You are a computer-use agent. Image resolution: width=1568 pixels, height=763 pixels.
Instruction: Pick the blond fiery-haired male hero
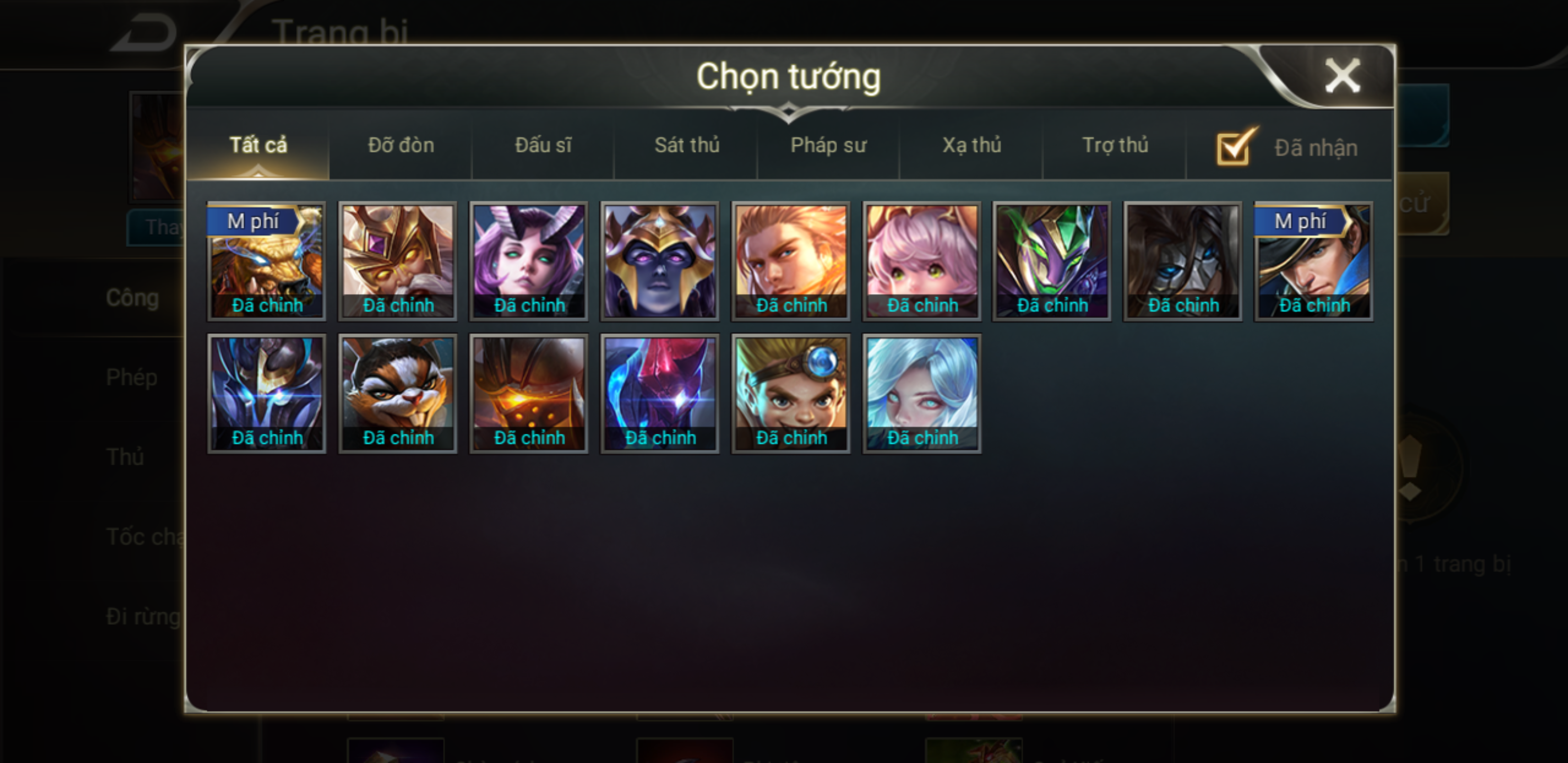point(791,261)
